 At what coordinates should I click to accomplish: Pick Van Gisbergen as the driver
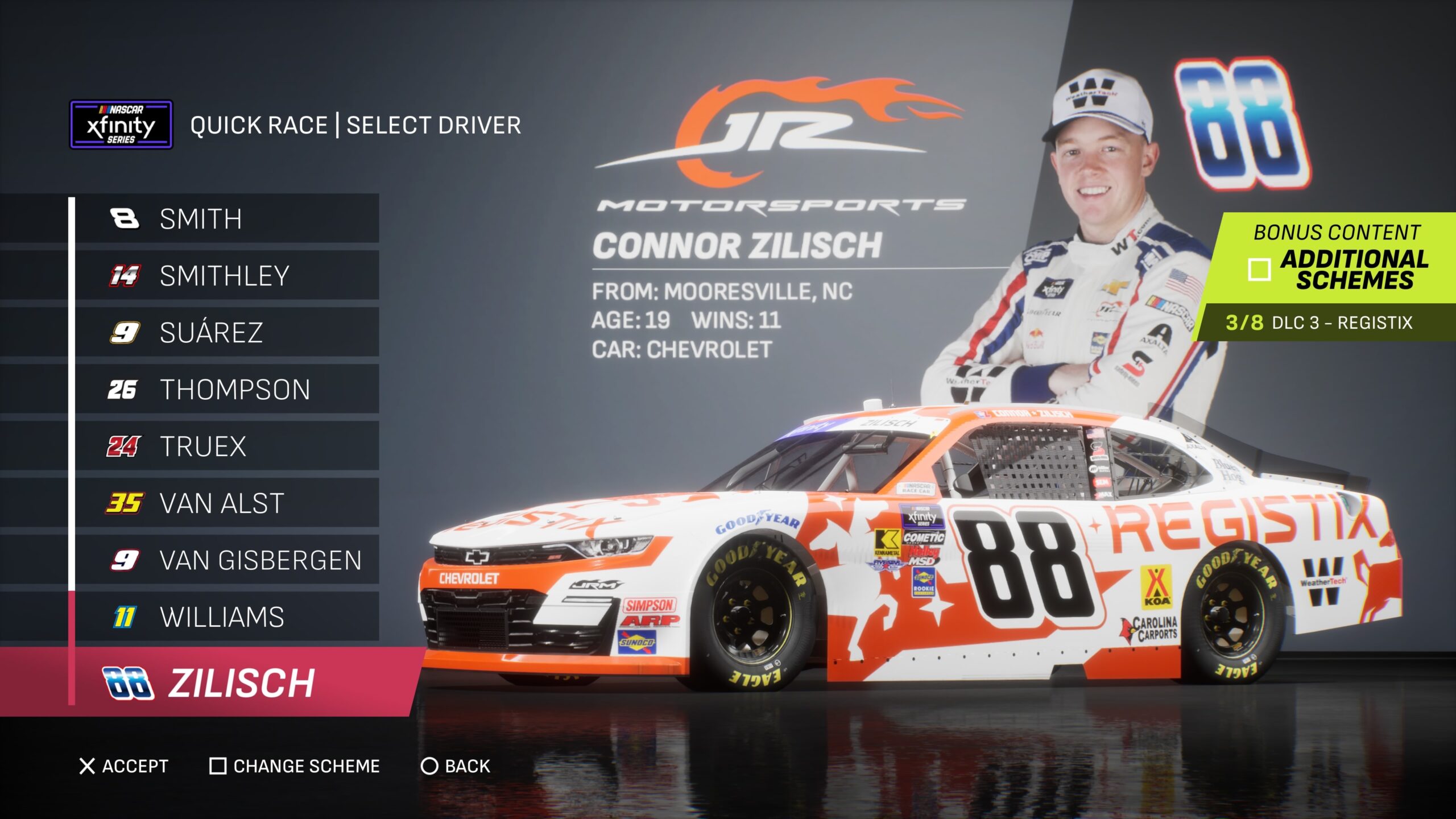(x=226, y=560)
